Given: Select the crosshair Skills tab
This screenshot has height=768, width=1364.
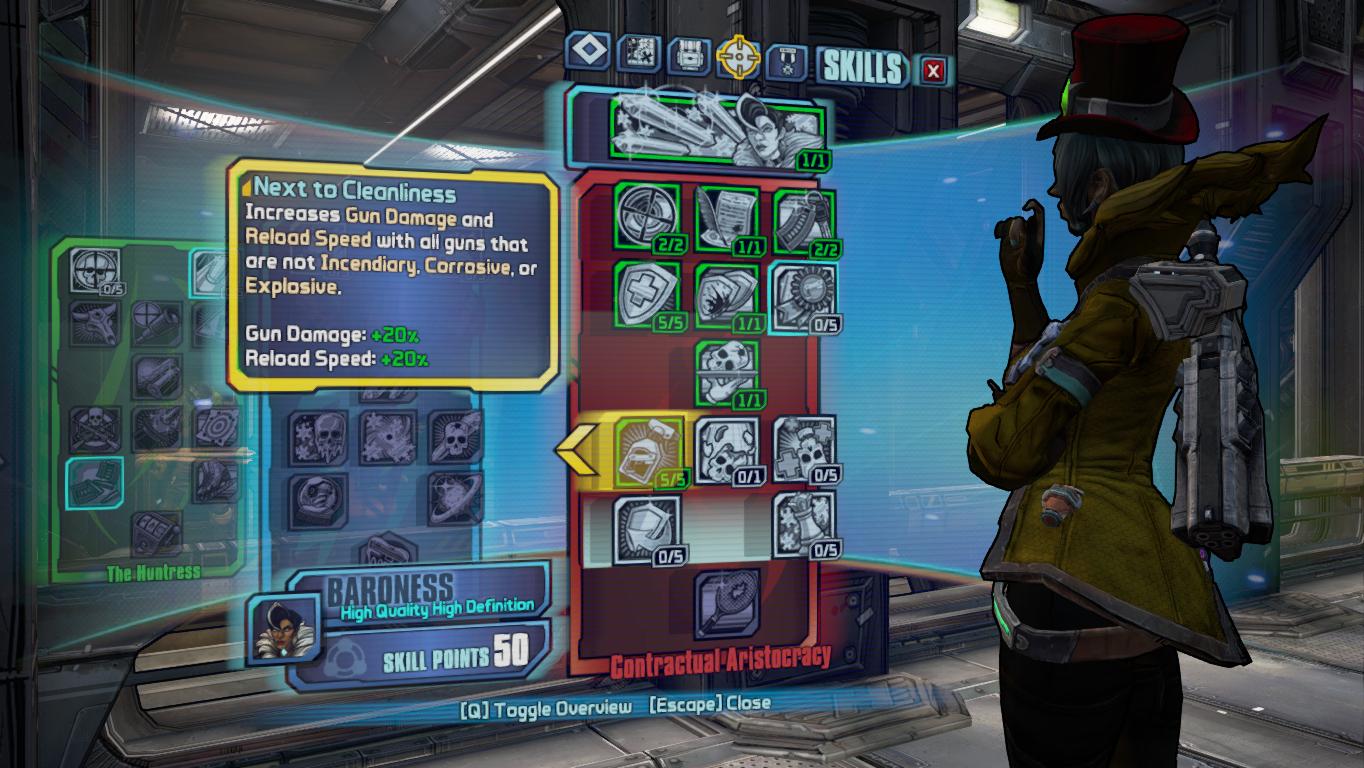Looking at the screenshot, I should 739,58.
